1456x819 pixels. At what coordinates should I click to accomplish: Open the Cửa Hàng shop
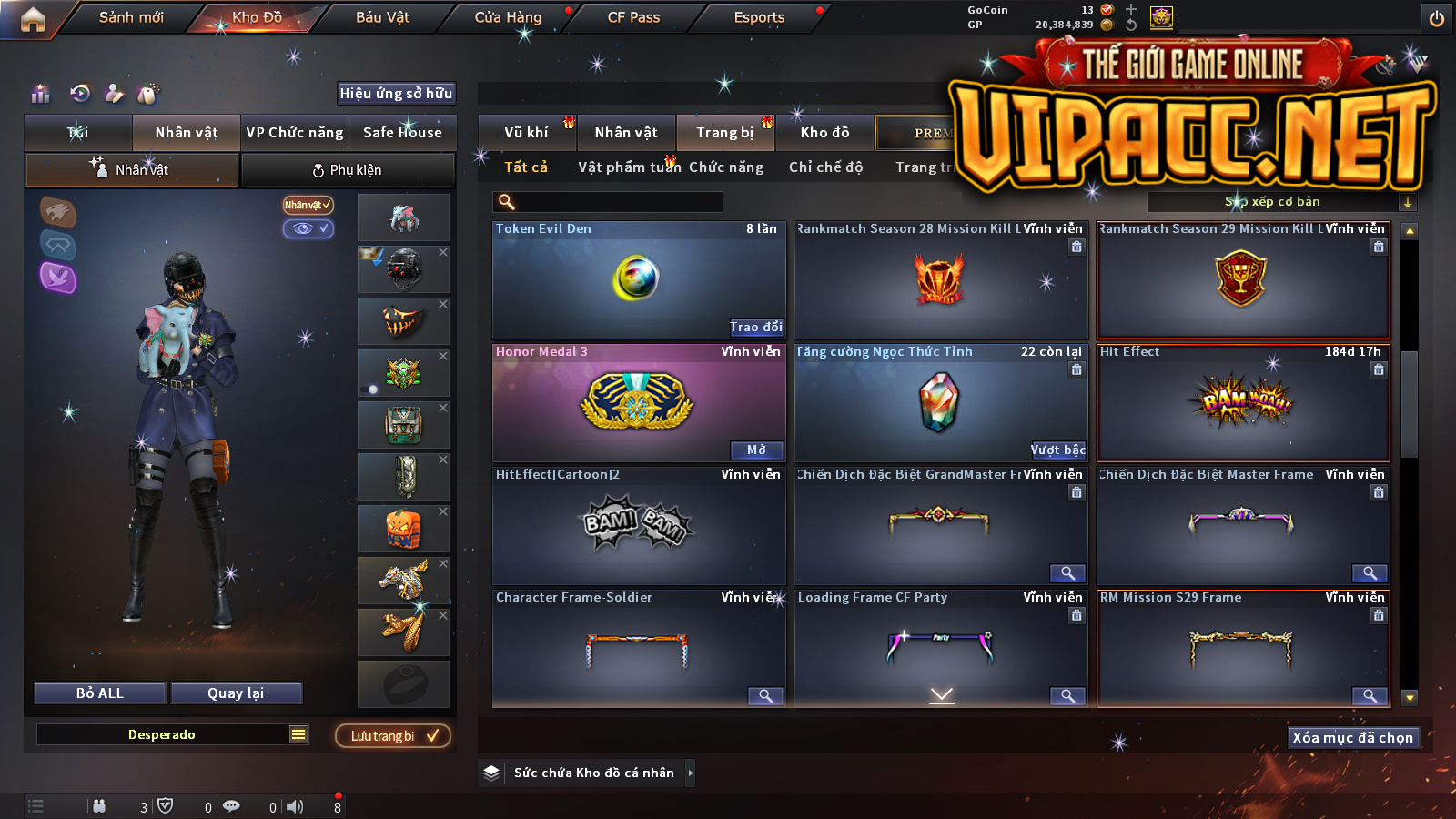(508, 17)
